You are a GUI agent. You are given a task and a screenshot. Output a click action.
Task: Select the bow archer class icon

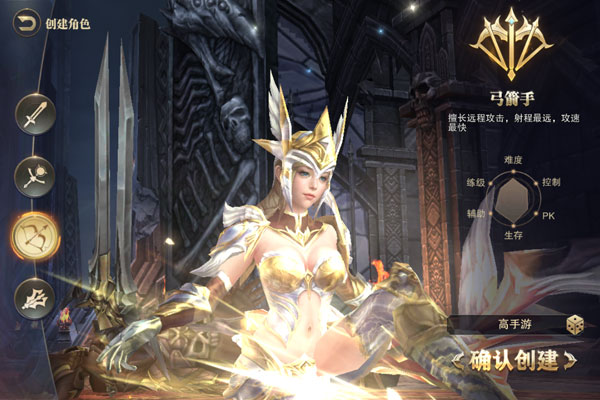[35, 236]
